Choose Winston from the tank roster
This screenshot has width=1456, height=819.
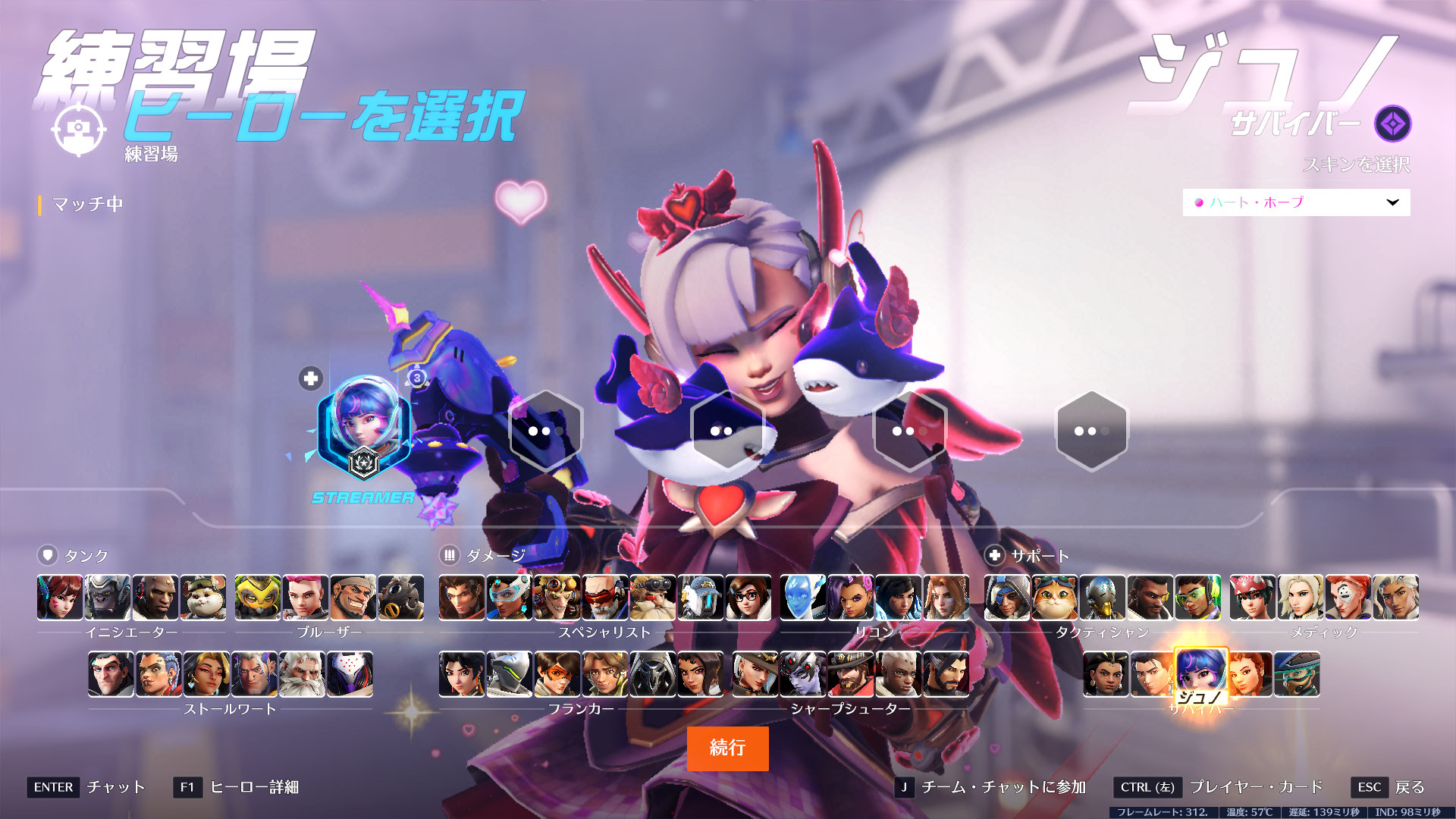[x=108, y=597]
